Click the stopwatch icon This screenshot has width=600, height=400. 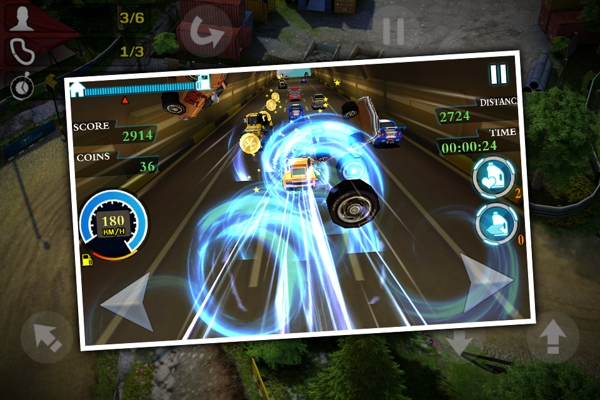point(20,87)
